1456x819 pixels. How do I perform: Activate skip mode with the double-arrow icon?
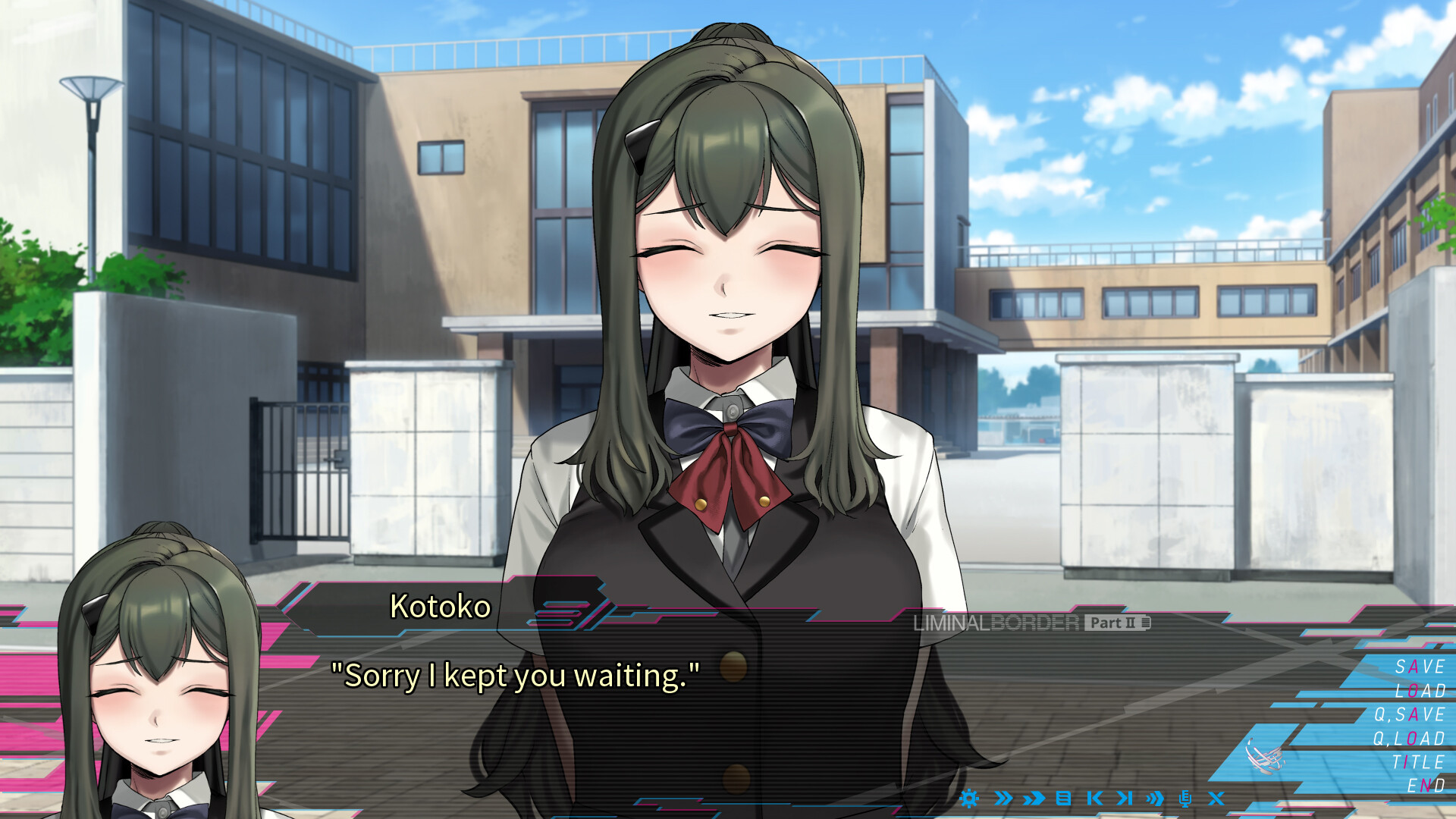point(1004,798)
